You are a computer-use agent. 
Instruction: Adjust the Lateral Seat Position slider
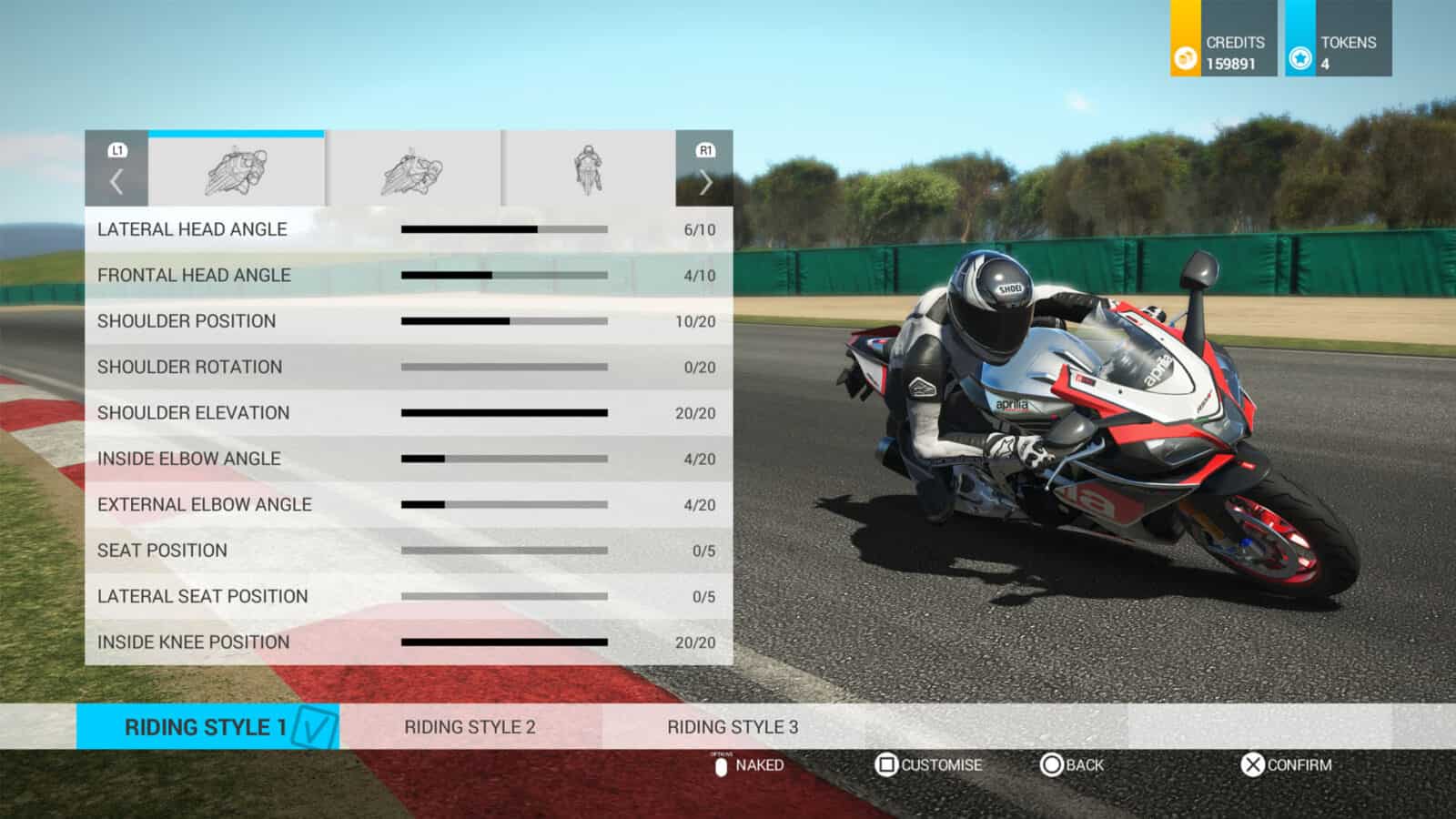[x=504, y=596]
